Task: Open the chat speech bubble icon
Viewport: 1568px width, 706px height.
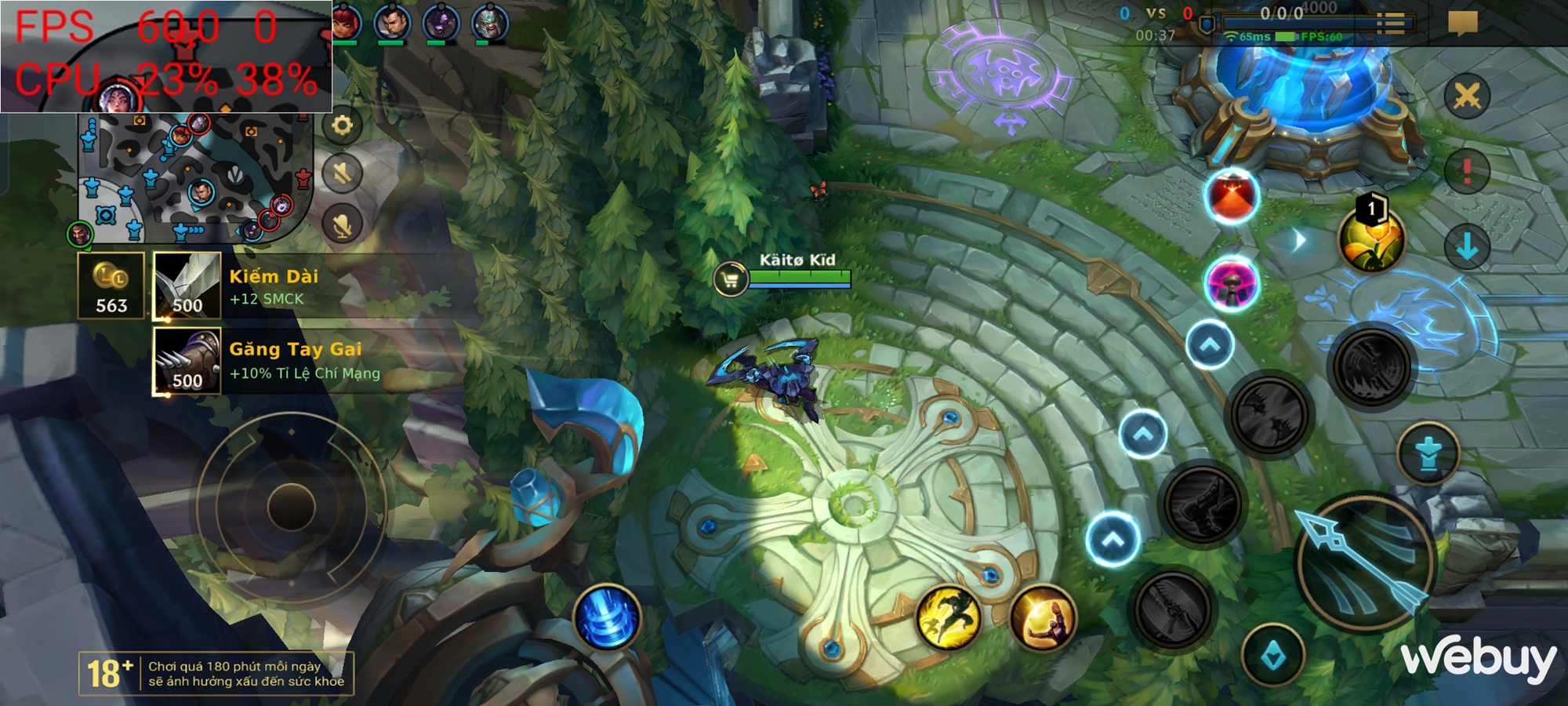Action: point(1462,22)
